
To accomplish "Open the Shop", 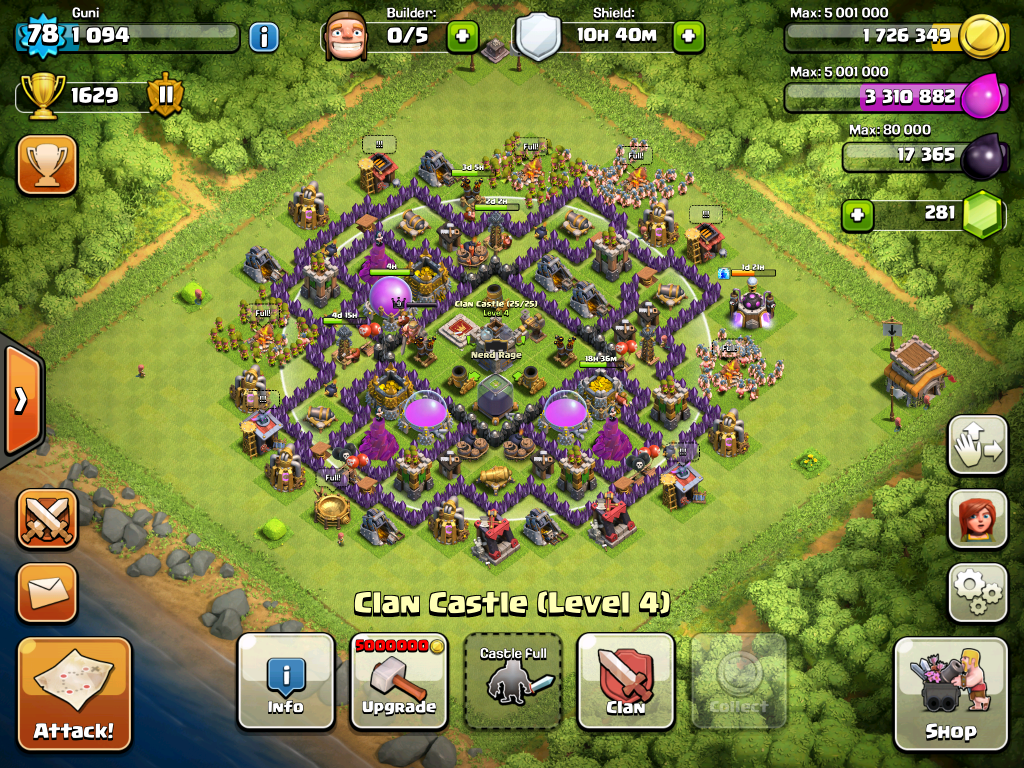I will point(950,693).
